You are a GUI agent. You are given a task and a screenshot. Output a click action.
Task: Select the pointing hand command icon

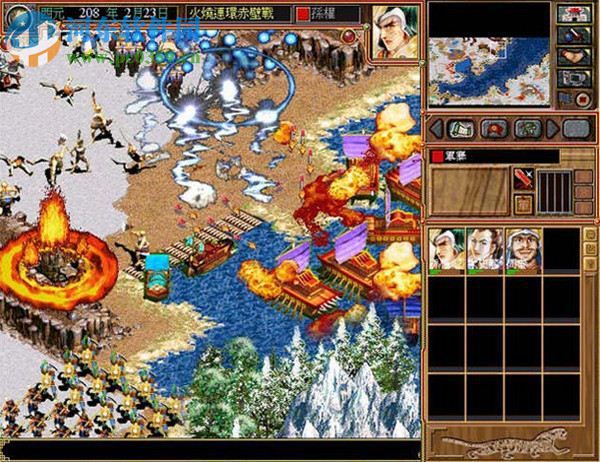573,57
